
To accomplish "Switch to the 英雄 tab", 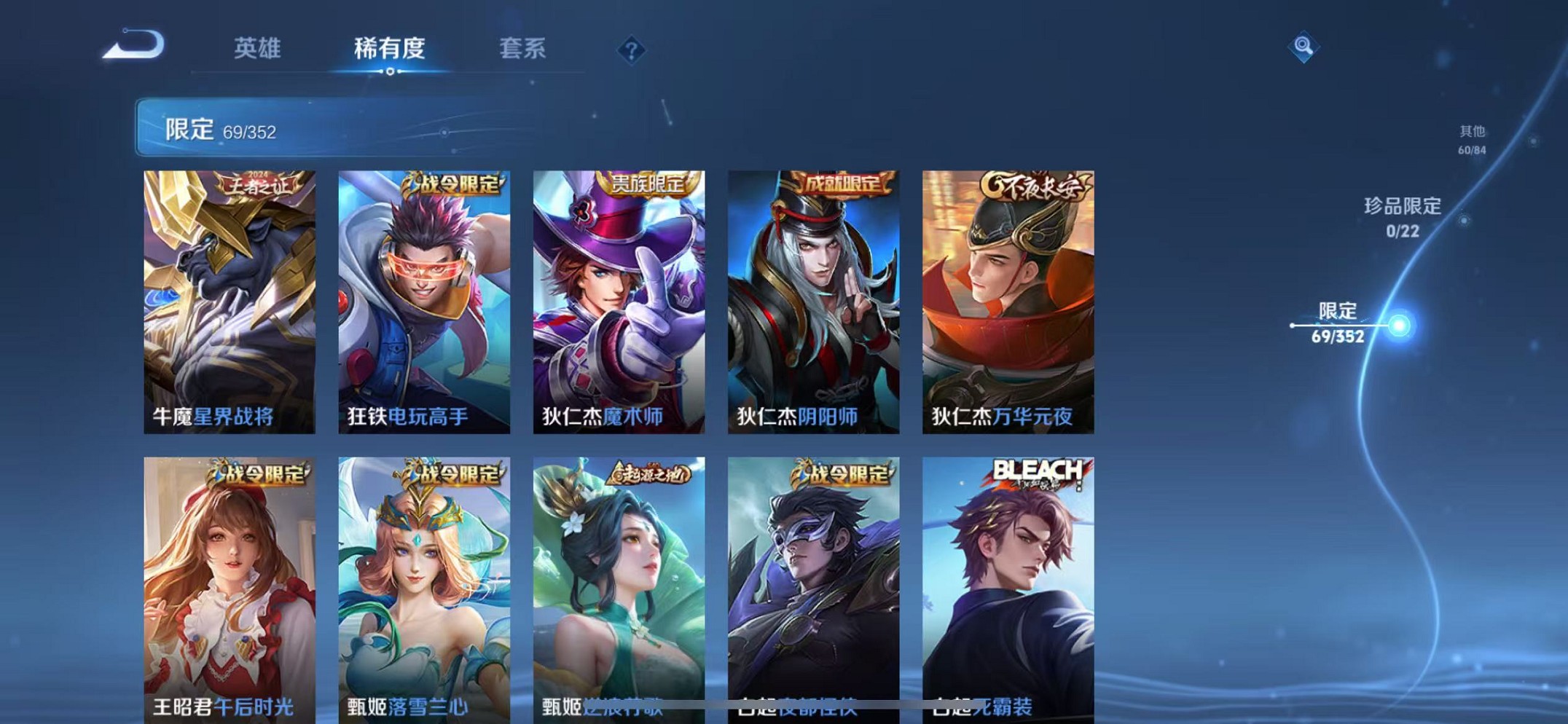I will tap(256, 50).
